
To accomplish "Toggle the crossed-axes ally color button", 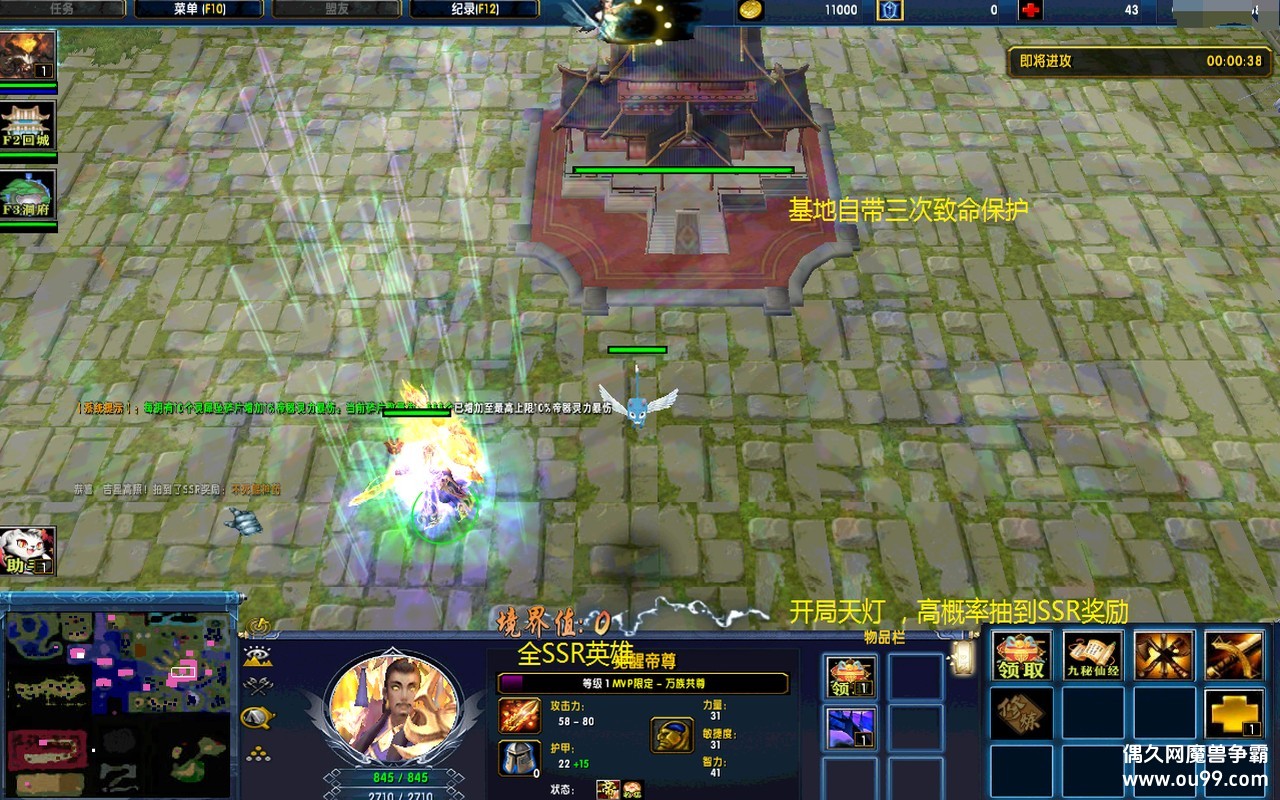I will pyautogui.click(x=258, y=686).
